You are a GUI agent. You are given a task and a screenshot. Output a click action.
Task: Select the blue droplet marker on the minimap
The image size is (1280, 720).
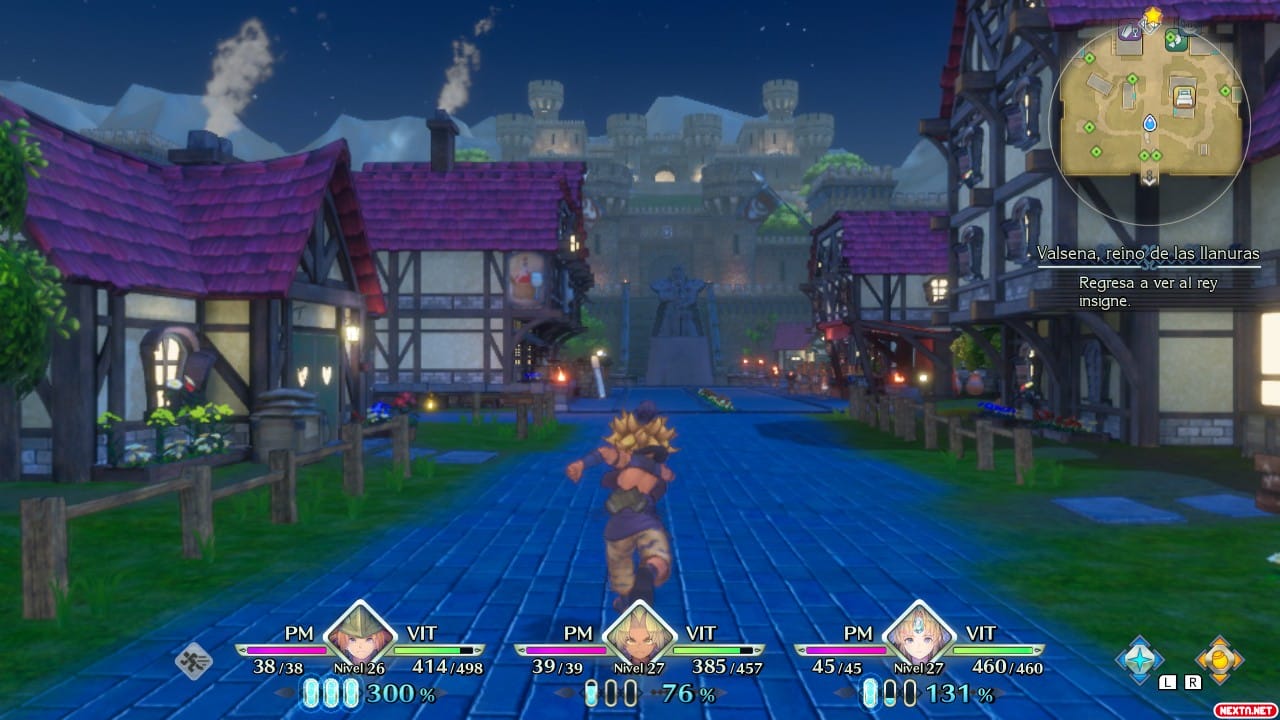coord(1149,122)
